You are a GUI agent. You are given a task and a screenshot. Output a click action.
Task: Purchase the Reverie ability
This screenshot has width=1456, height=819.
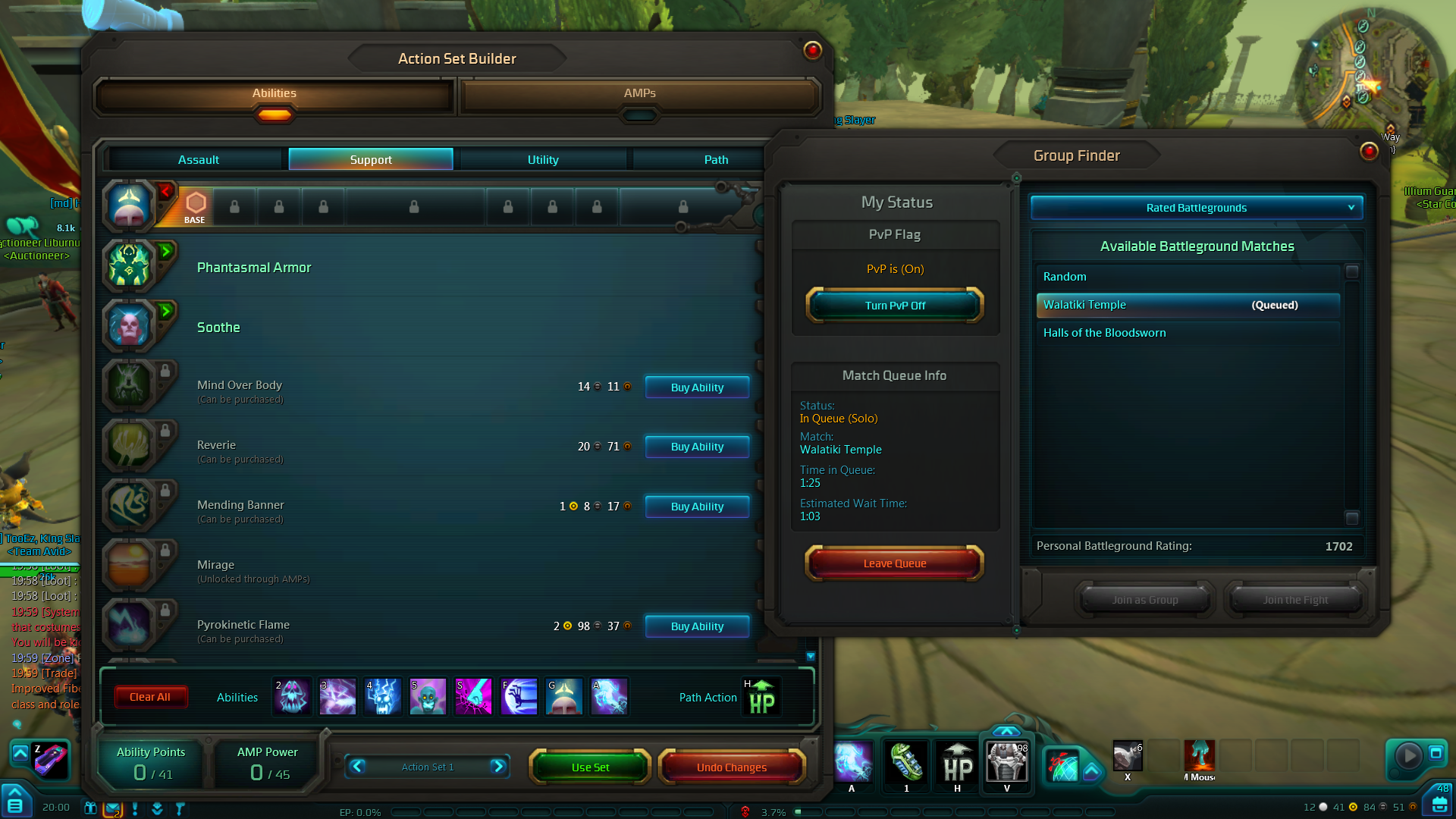coord(697,447)
